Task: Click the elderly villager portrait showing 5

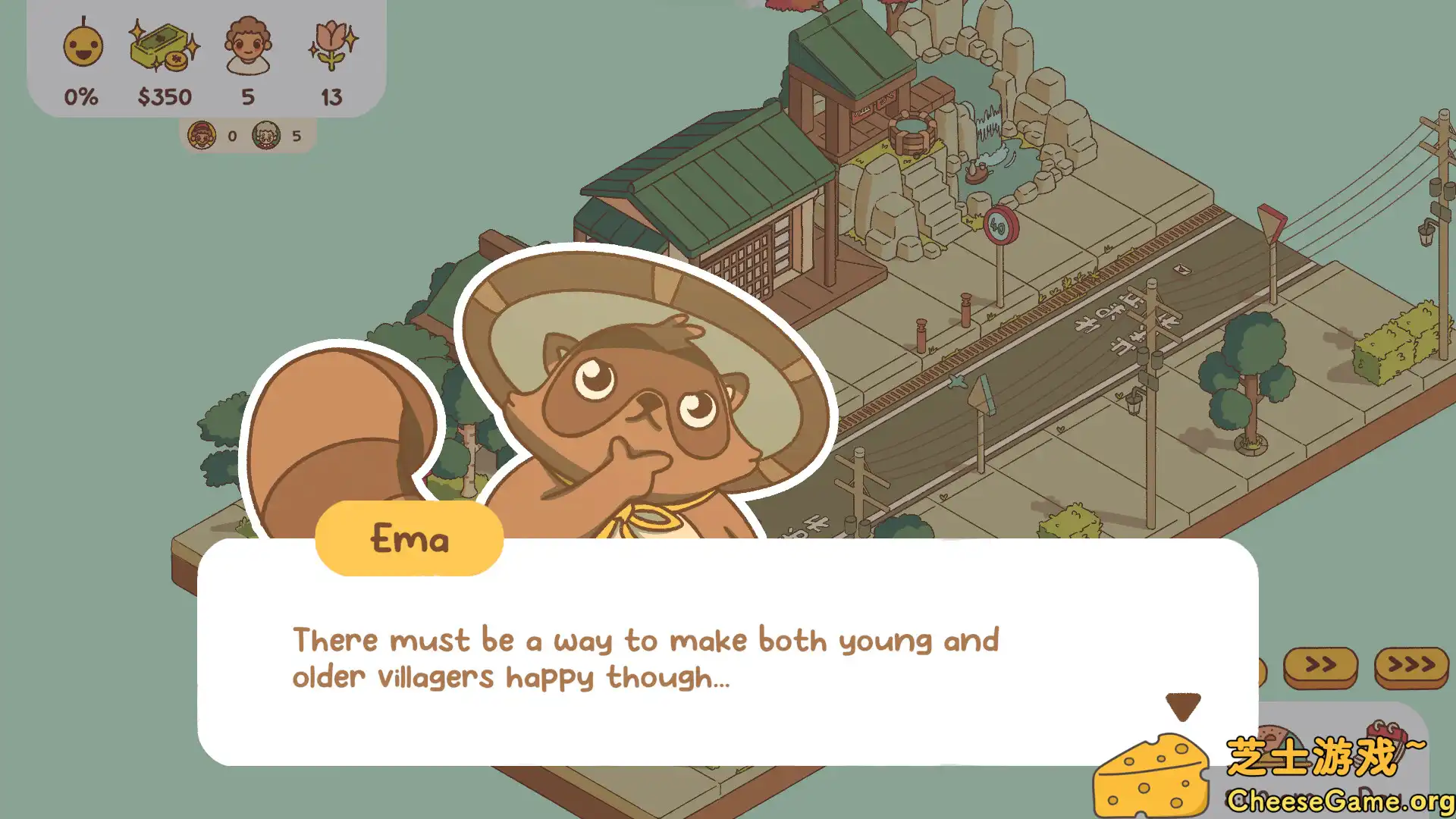Action: [x=267, y=136]
